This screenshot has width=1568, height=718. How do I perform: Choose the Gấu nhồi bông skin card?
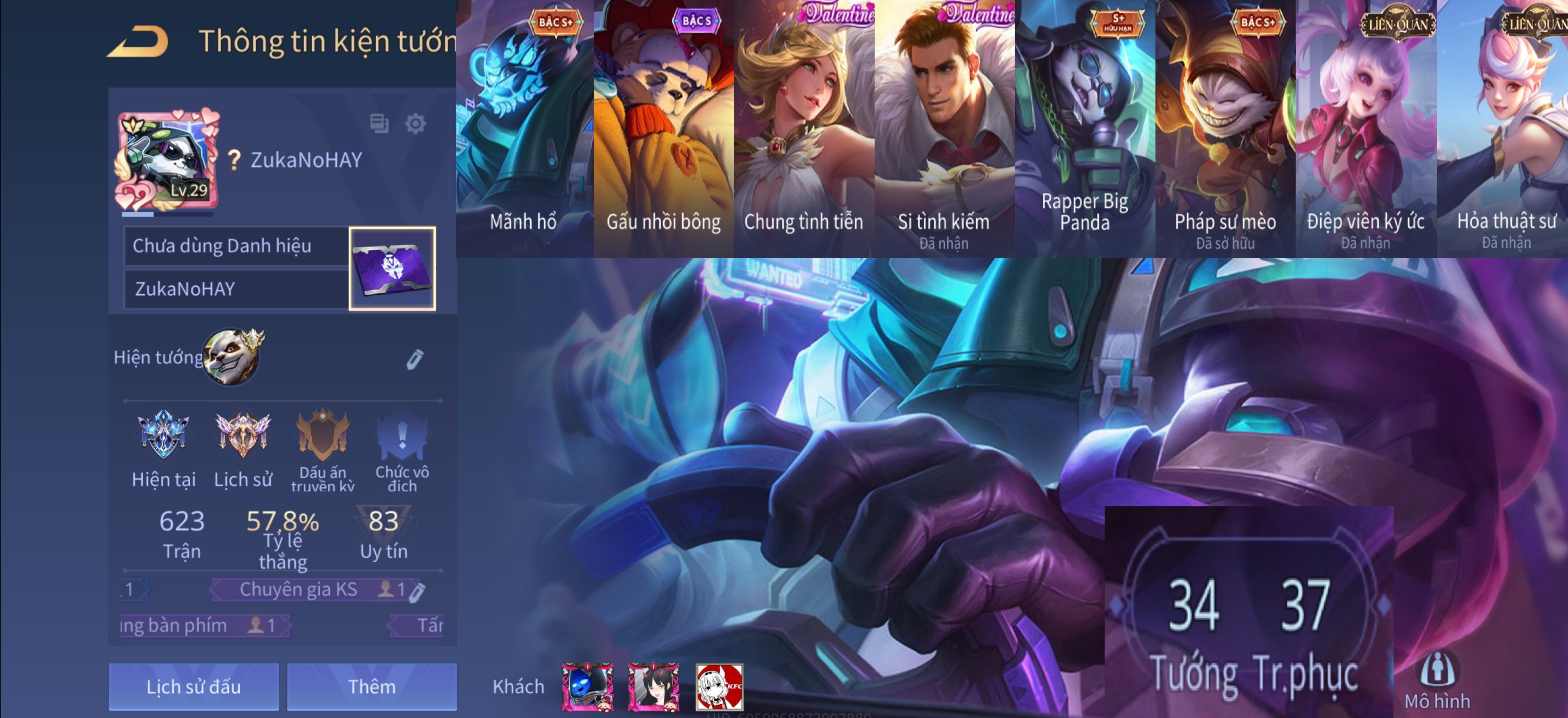[x=663, y=128]
